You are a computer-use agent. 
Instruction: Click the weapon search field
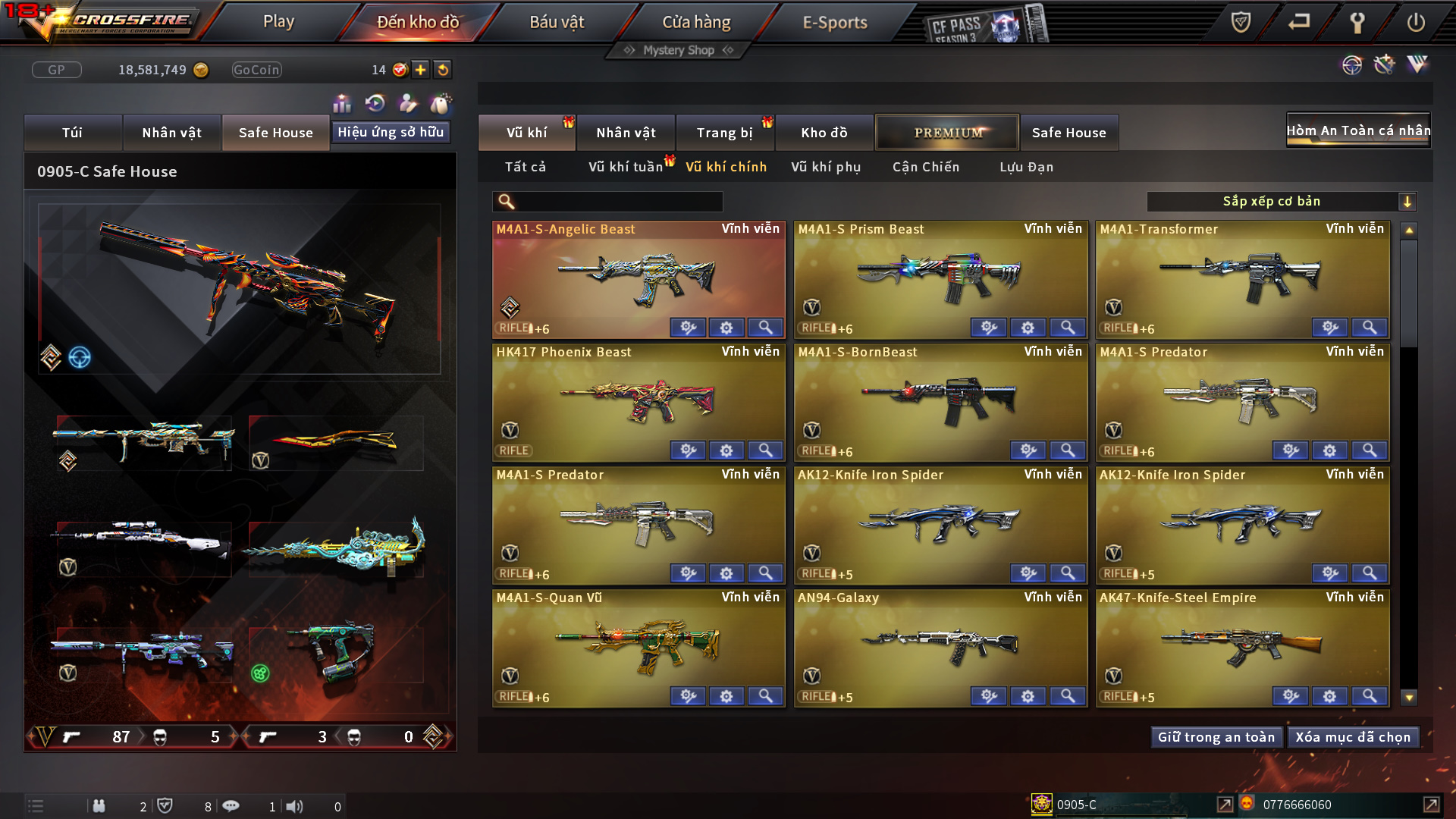coord(618,202)
